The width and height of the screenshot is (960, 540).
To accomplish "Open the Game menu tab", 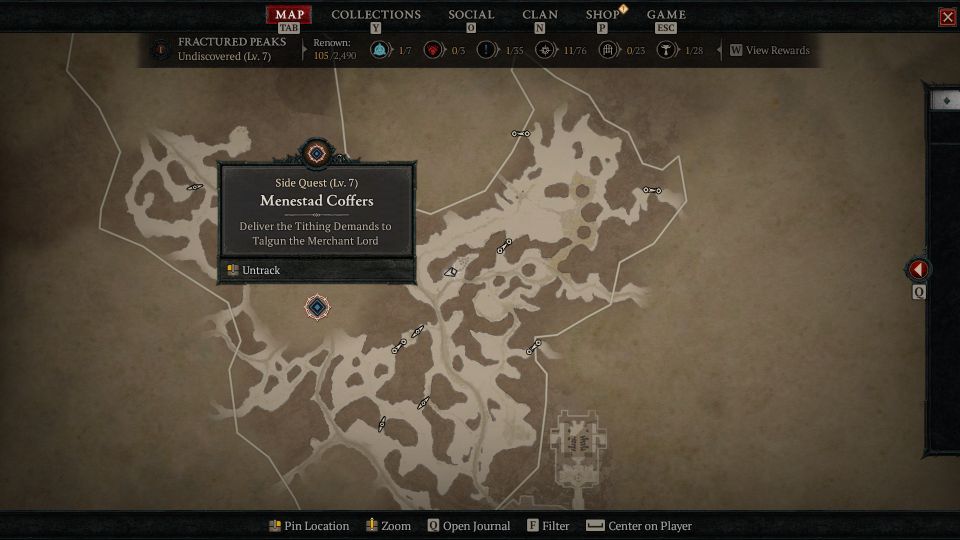I will pyautogui.click(x=666, y=14).
